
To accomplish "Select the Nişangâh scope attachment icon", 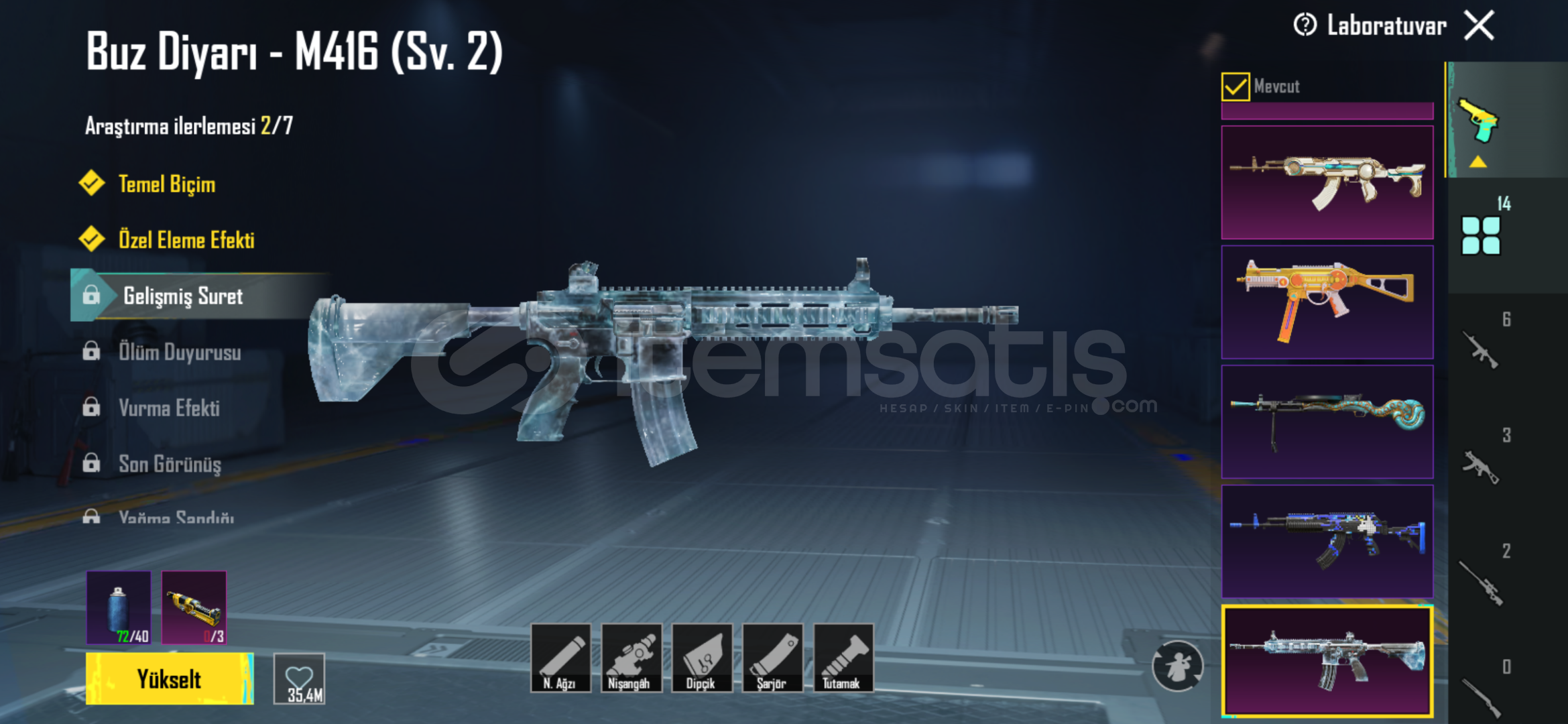I will 632,659.
